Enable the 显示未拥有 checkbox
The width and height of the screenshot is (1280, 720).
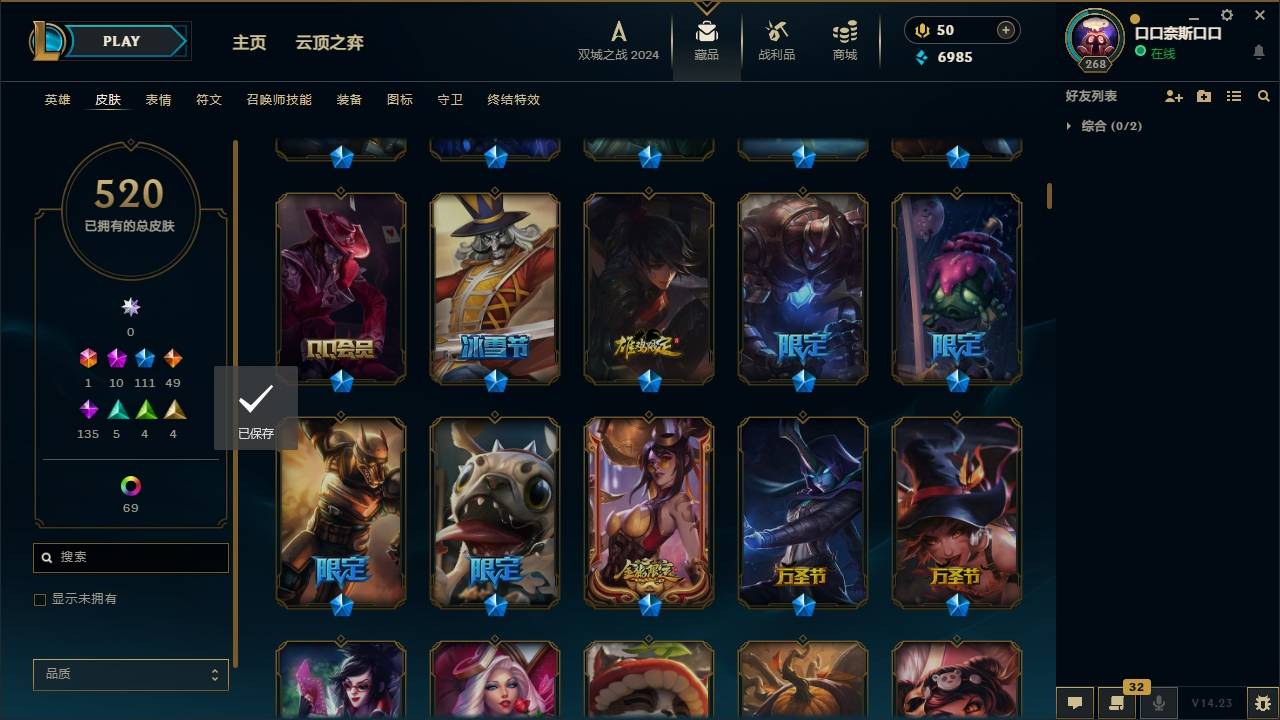click(x=40, y=599)
